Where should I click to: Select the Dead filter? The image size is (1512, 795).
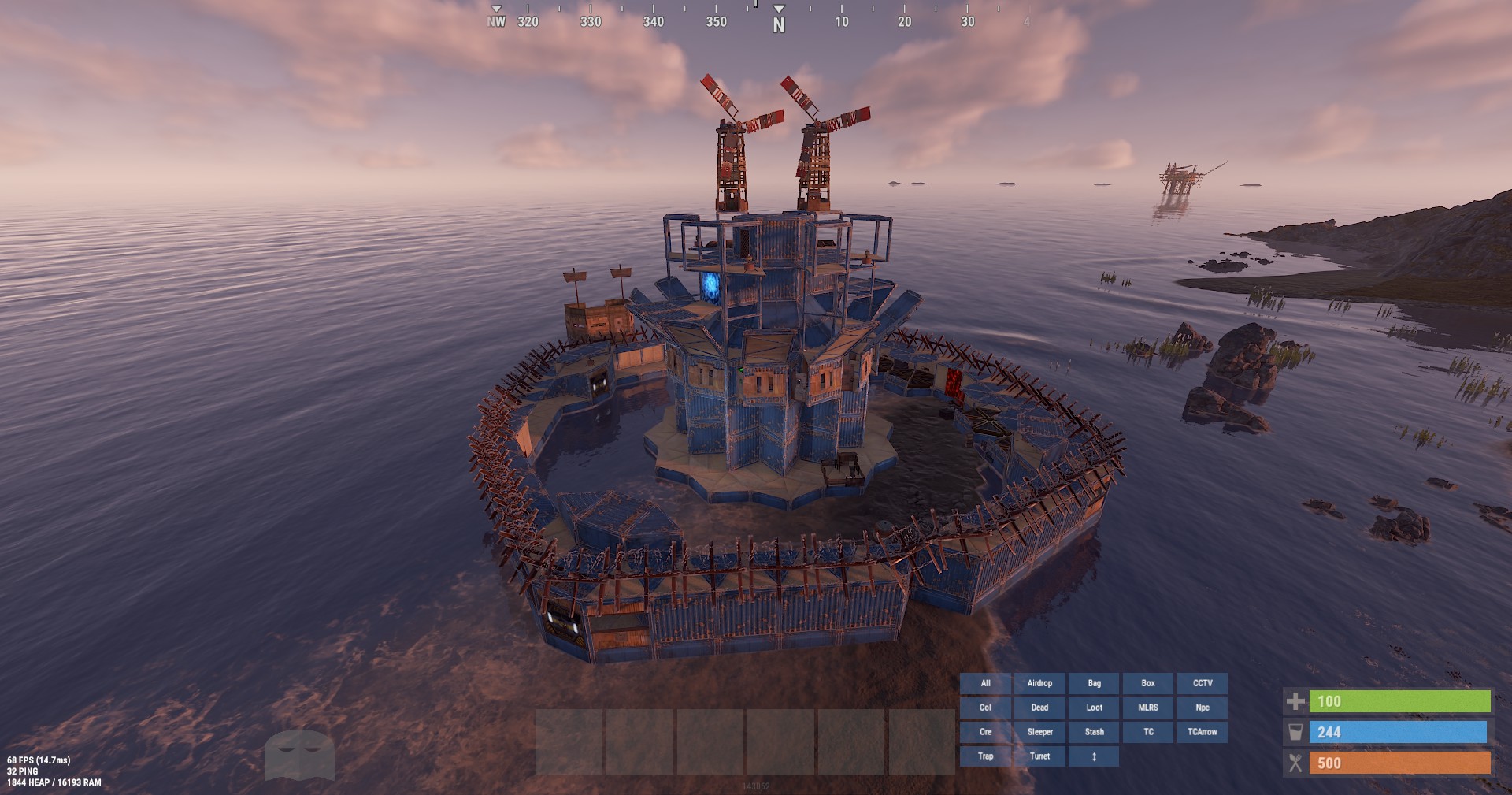click(x=1039, y=708)
